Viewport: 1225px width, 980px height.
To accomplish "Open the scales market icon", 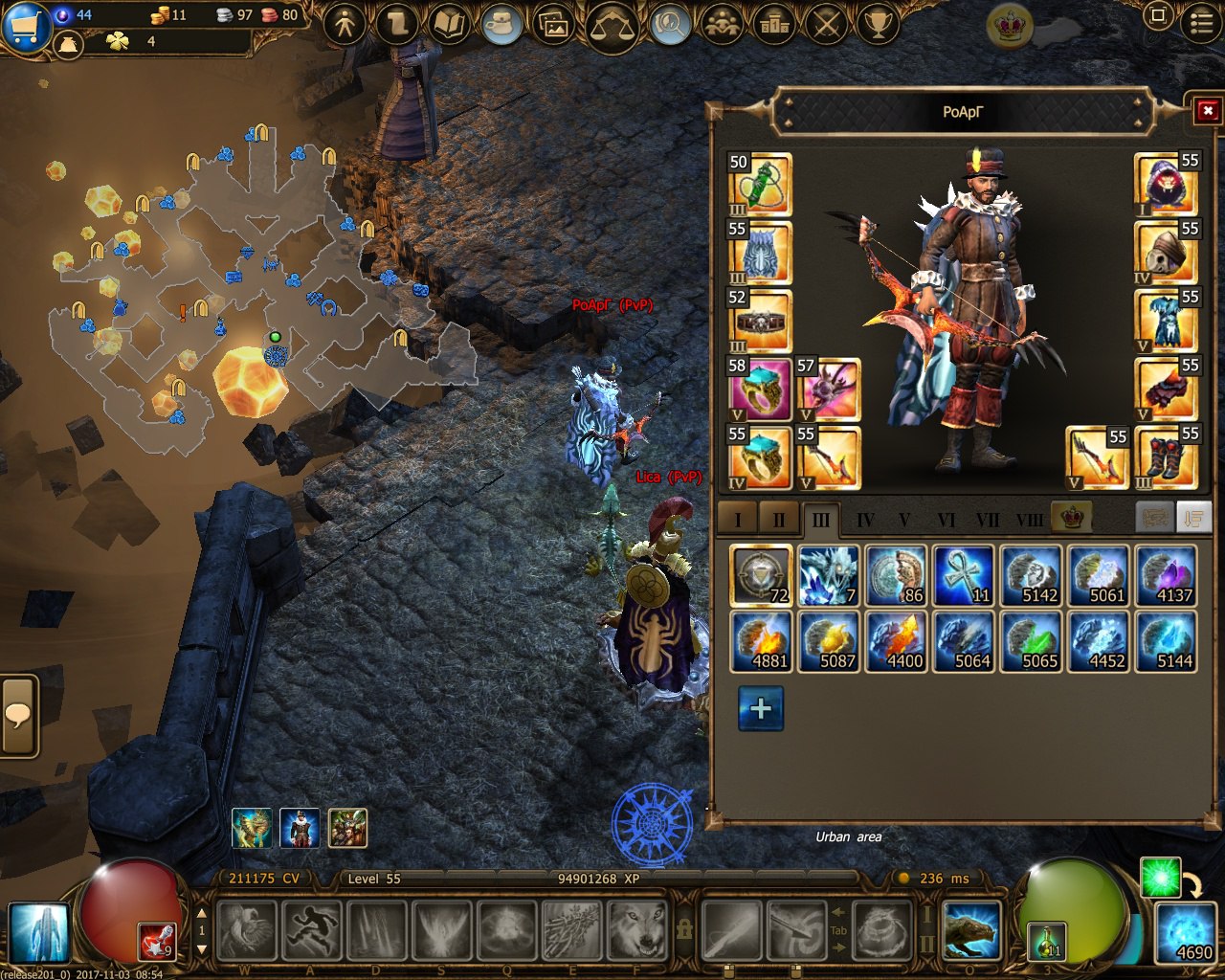I will pos(612,26).
